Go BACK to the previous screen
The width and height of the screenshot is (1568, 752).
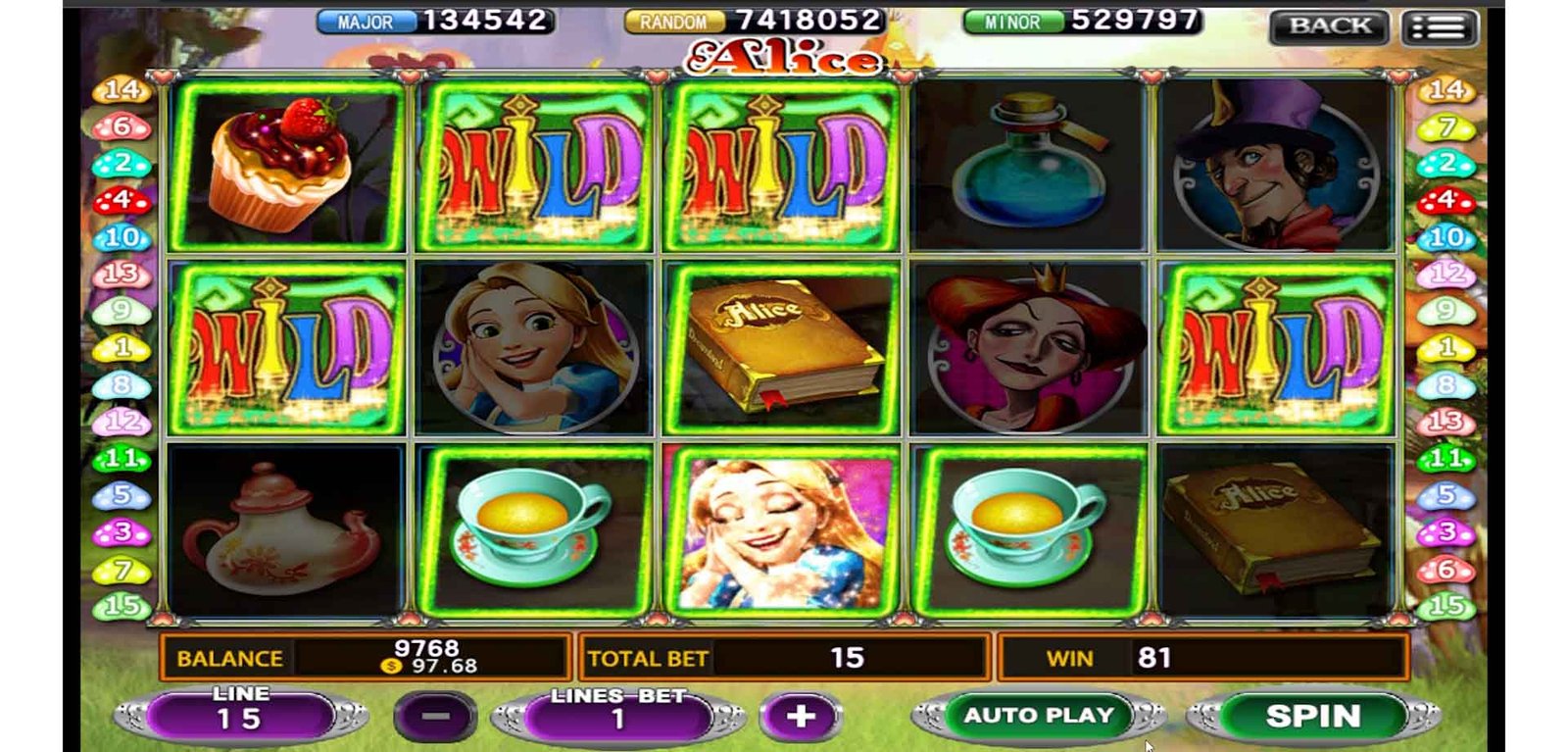click(1329, 26)
